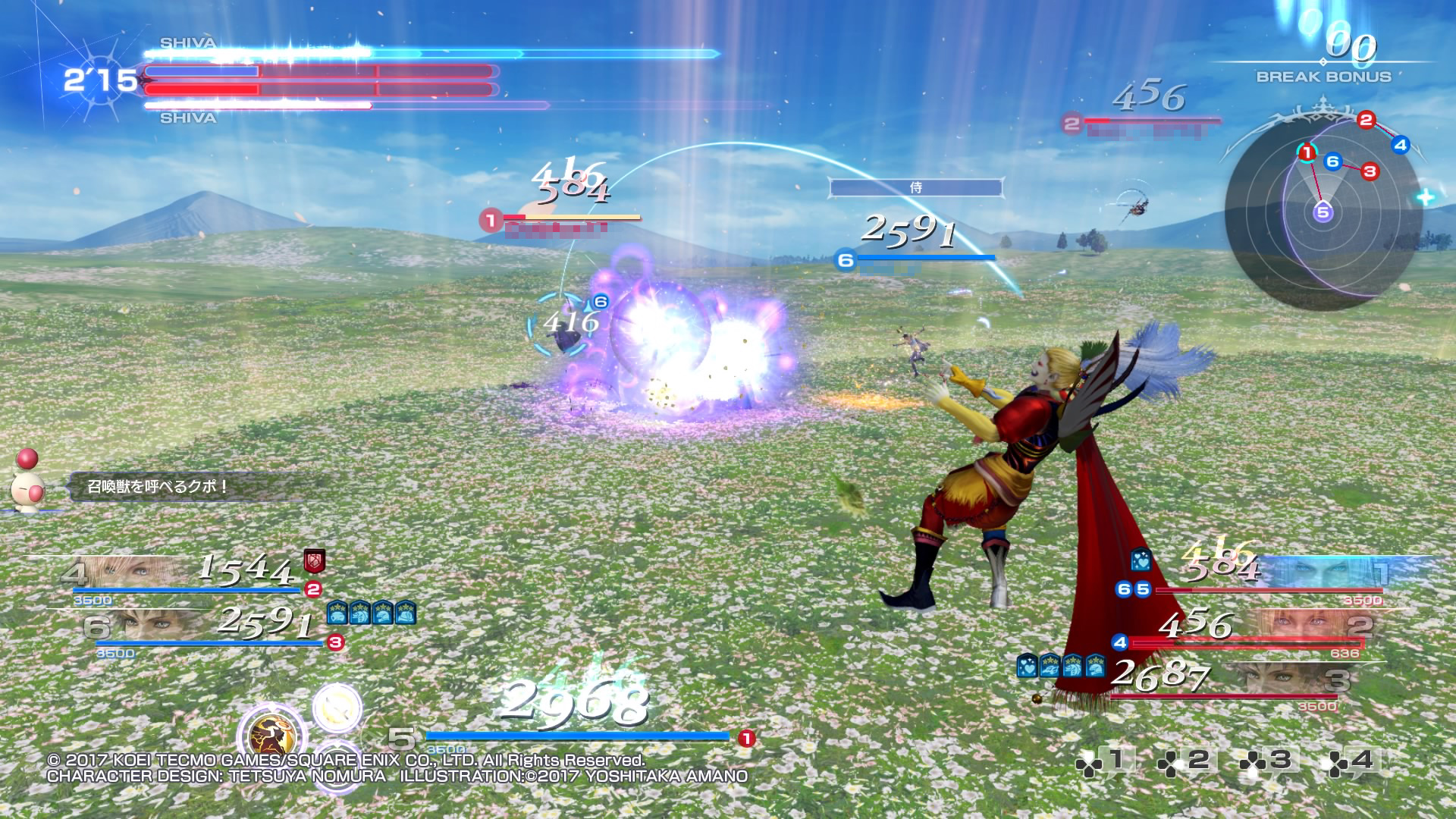Activate the glowing yellow EX skill icon
Screen dimensions: 1456x819
(337, 708)
